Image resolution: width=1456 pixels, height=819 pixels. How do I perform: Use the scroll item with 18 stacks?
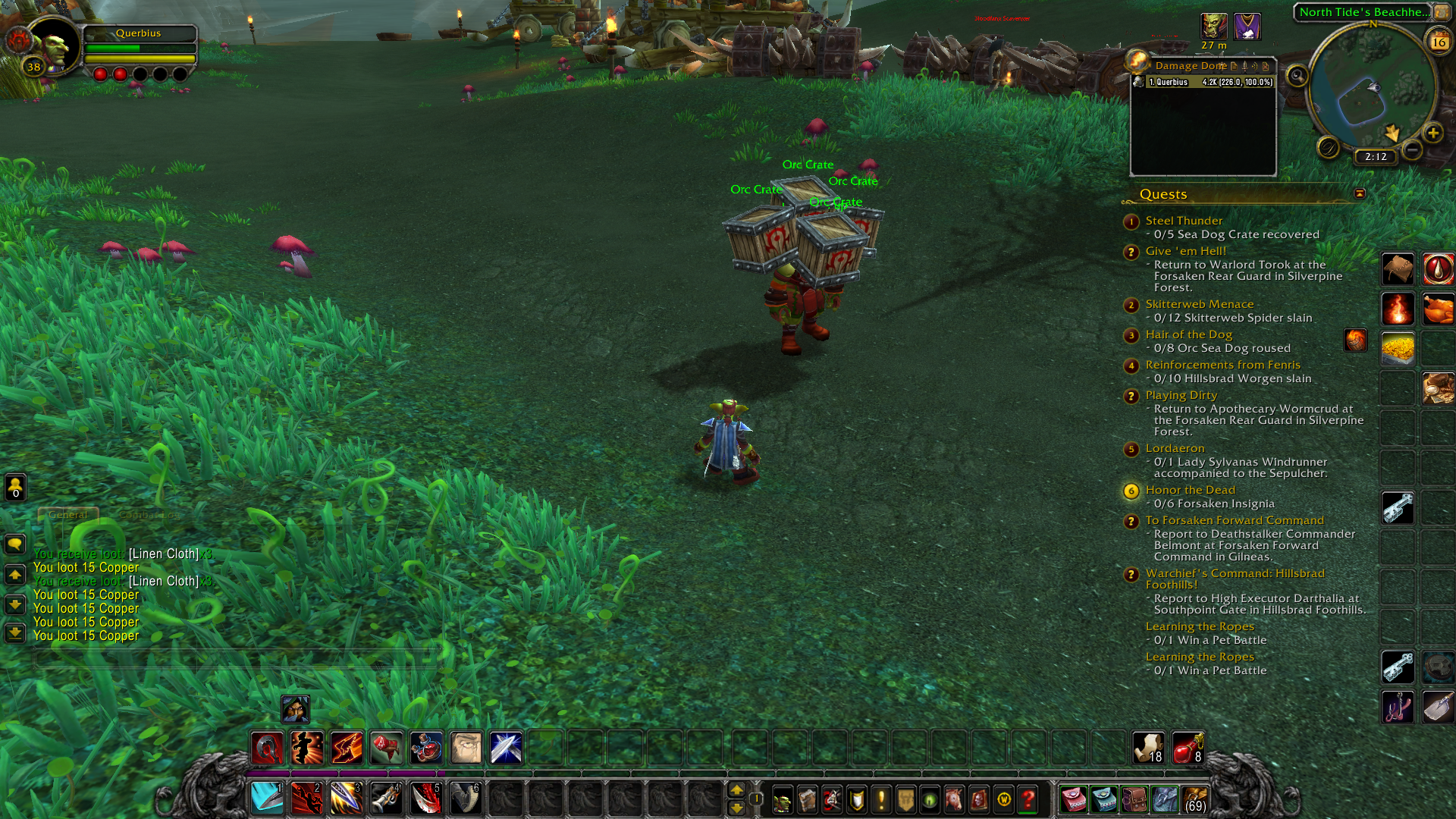pos(1148,748)
